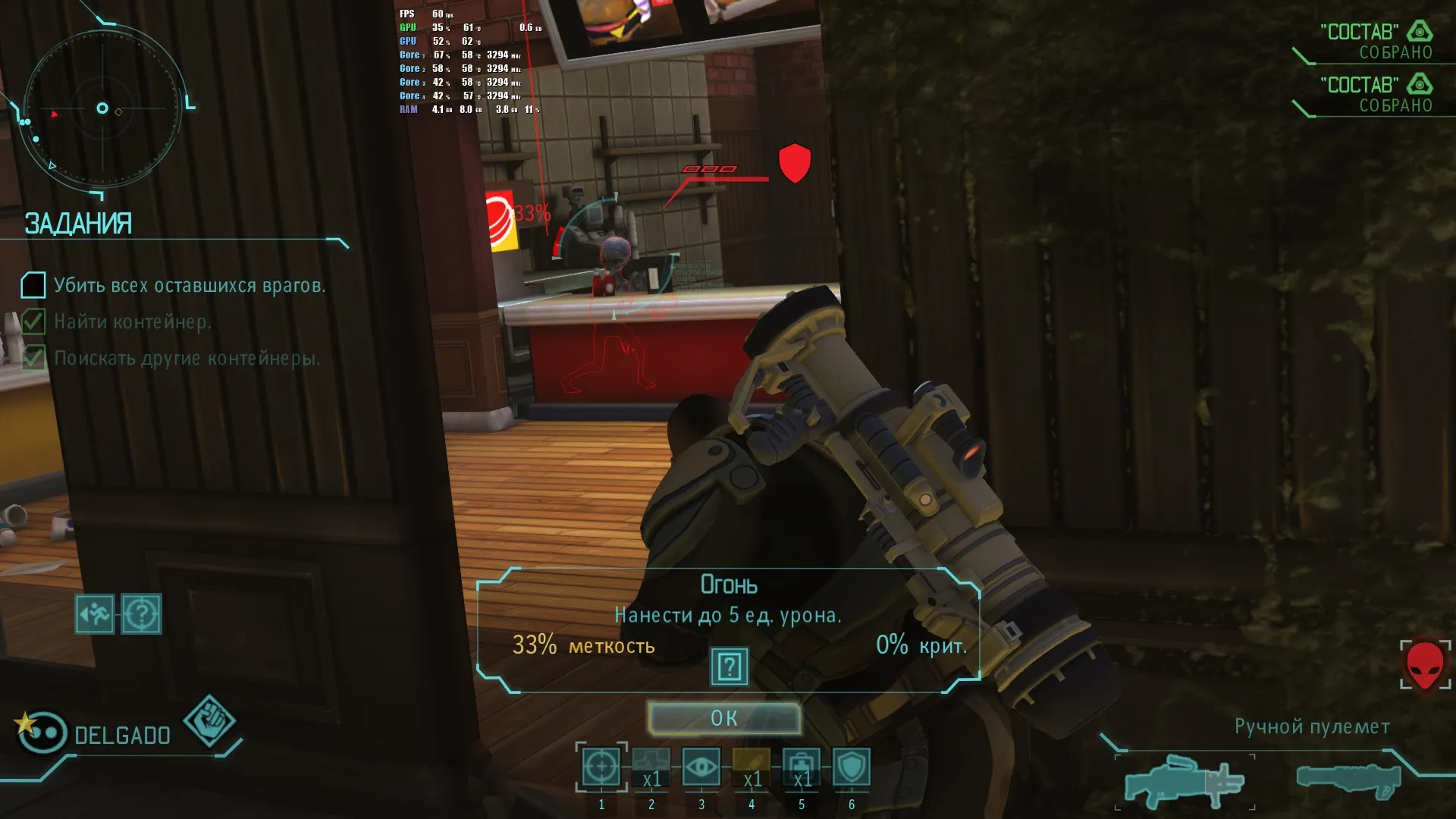This screenshot has width=1456, height=819.
Task: Click the ЗАДАНИЯ objectives header
Action: 78,224
